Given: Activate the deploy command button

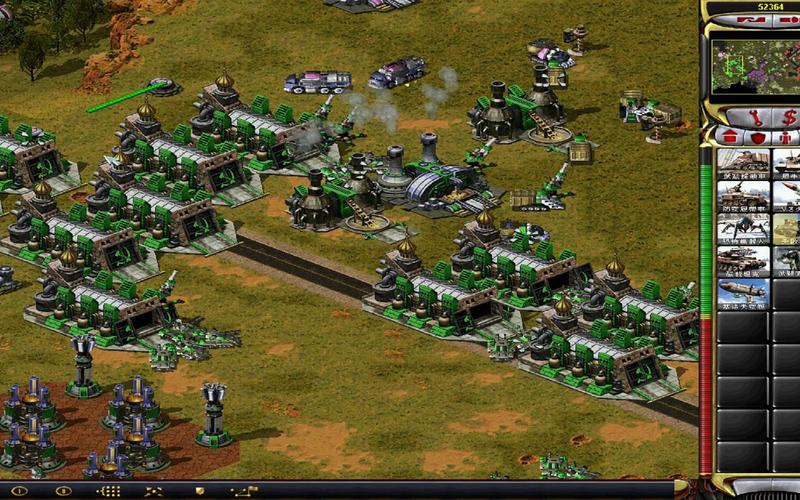Looking at the screenshot, I should point(156,492).
